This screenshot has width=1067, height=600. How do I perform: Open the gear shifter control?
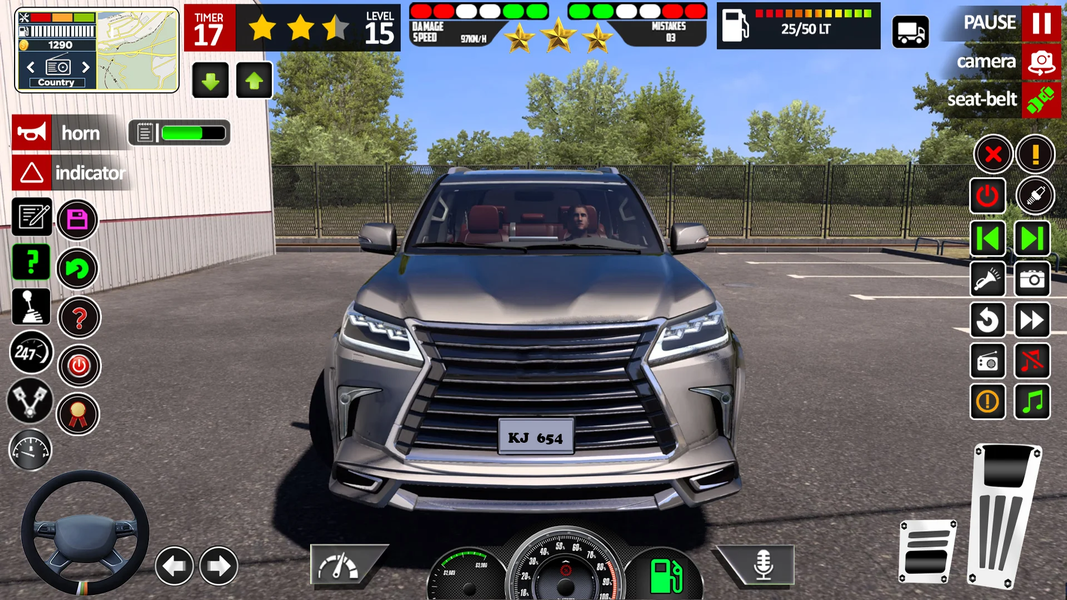(x=31, y=306)
